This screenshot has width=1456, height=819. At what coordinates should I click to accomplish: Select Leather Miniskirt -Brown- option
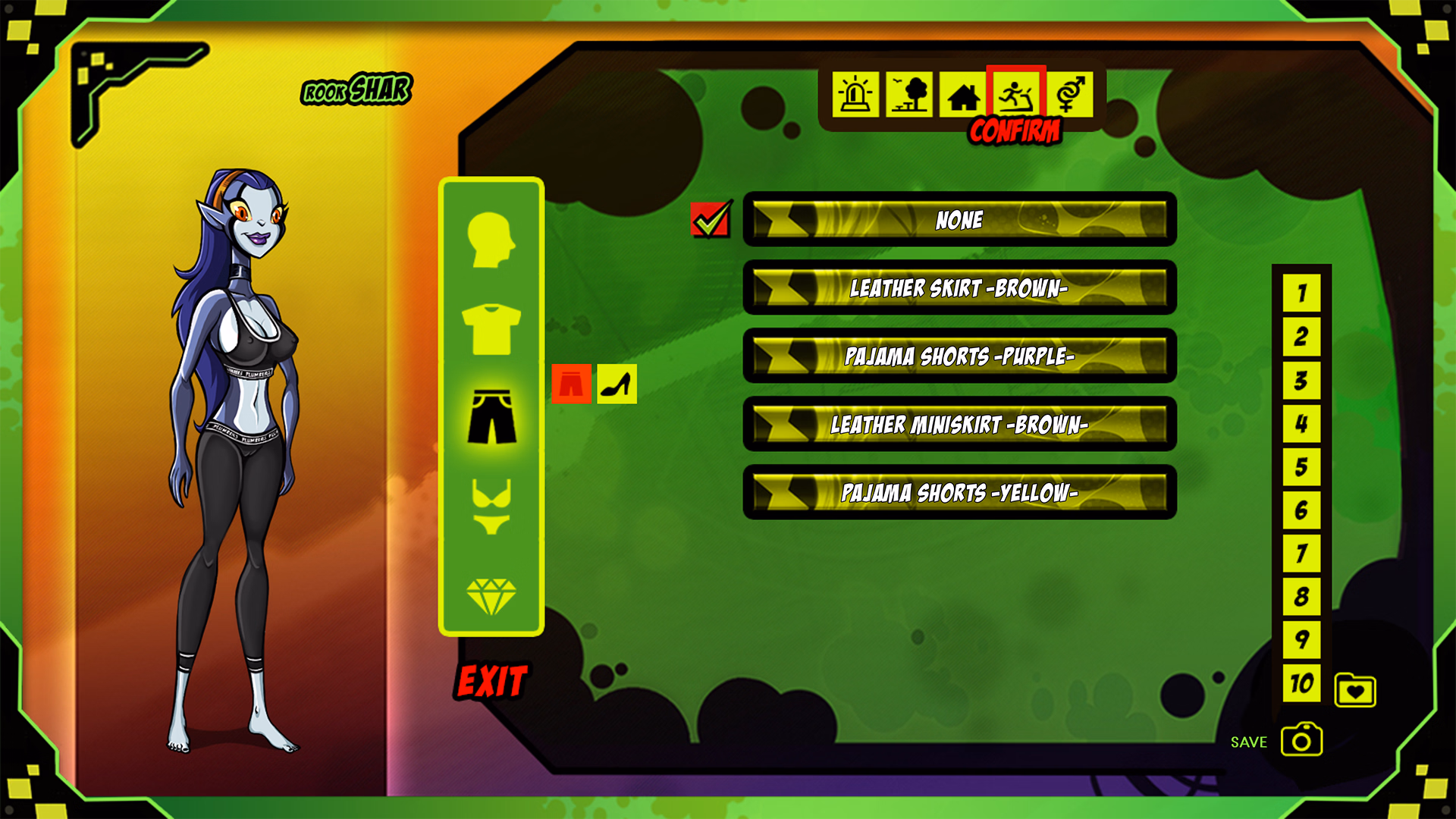point(959,426)
